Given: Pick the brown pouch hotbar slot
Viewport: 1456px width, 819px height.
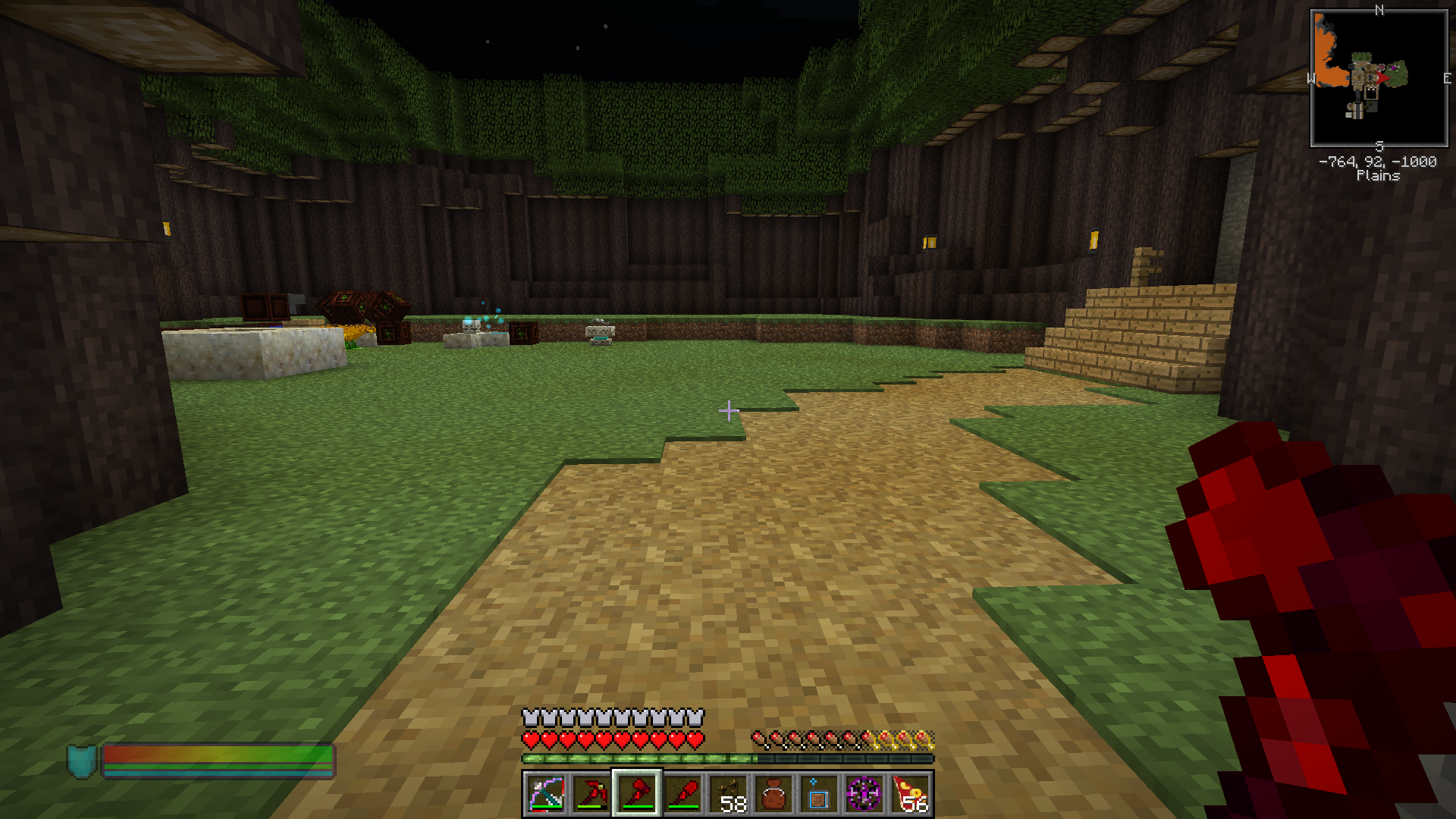Looking at the screenshot, I should (773, 794).
